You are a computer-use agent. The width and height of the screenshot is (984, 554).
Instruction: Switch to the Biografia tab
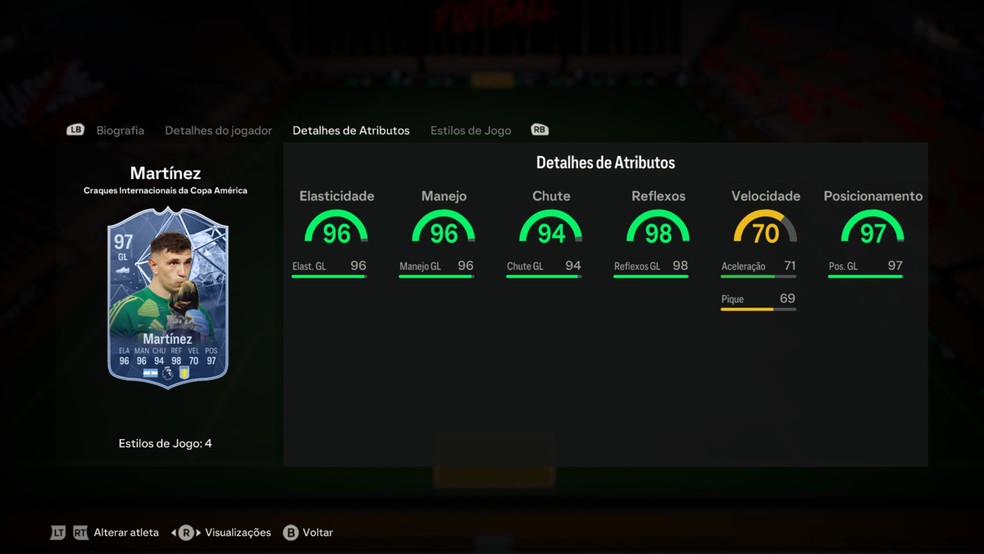(x=120, y=131)
